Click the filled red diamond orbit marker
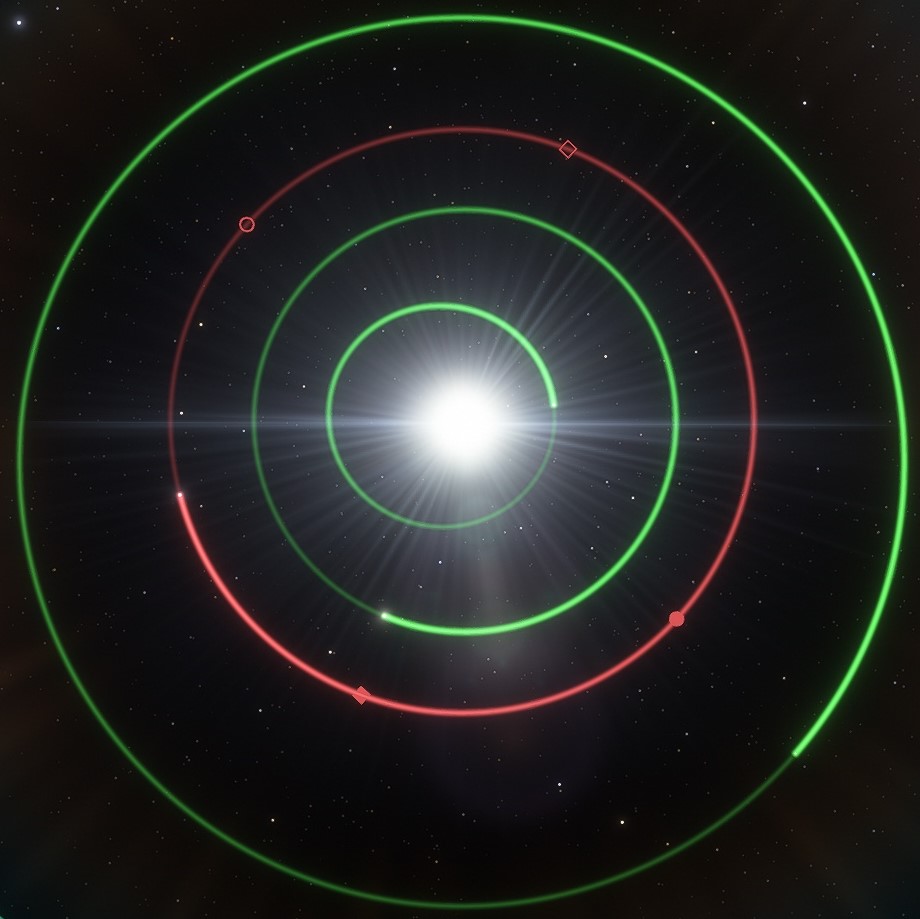Image resolution: width=920 pixels, height=919 pixels. click(x=362, y=695)
